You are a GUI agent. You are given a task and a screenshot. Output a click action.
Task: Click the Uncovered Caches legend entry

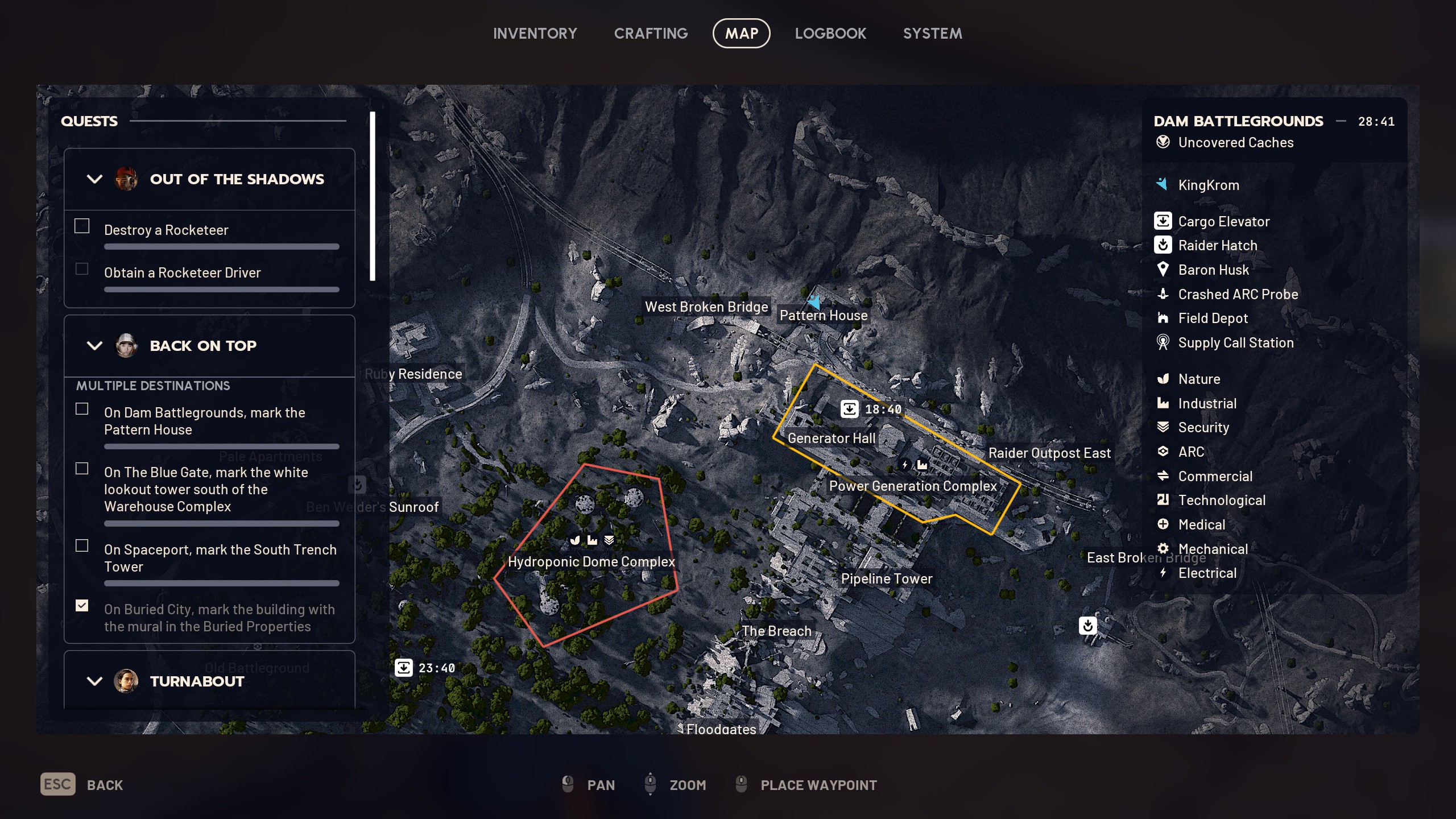pyautogui.click(x=1234, y=143)
